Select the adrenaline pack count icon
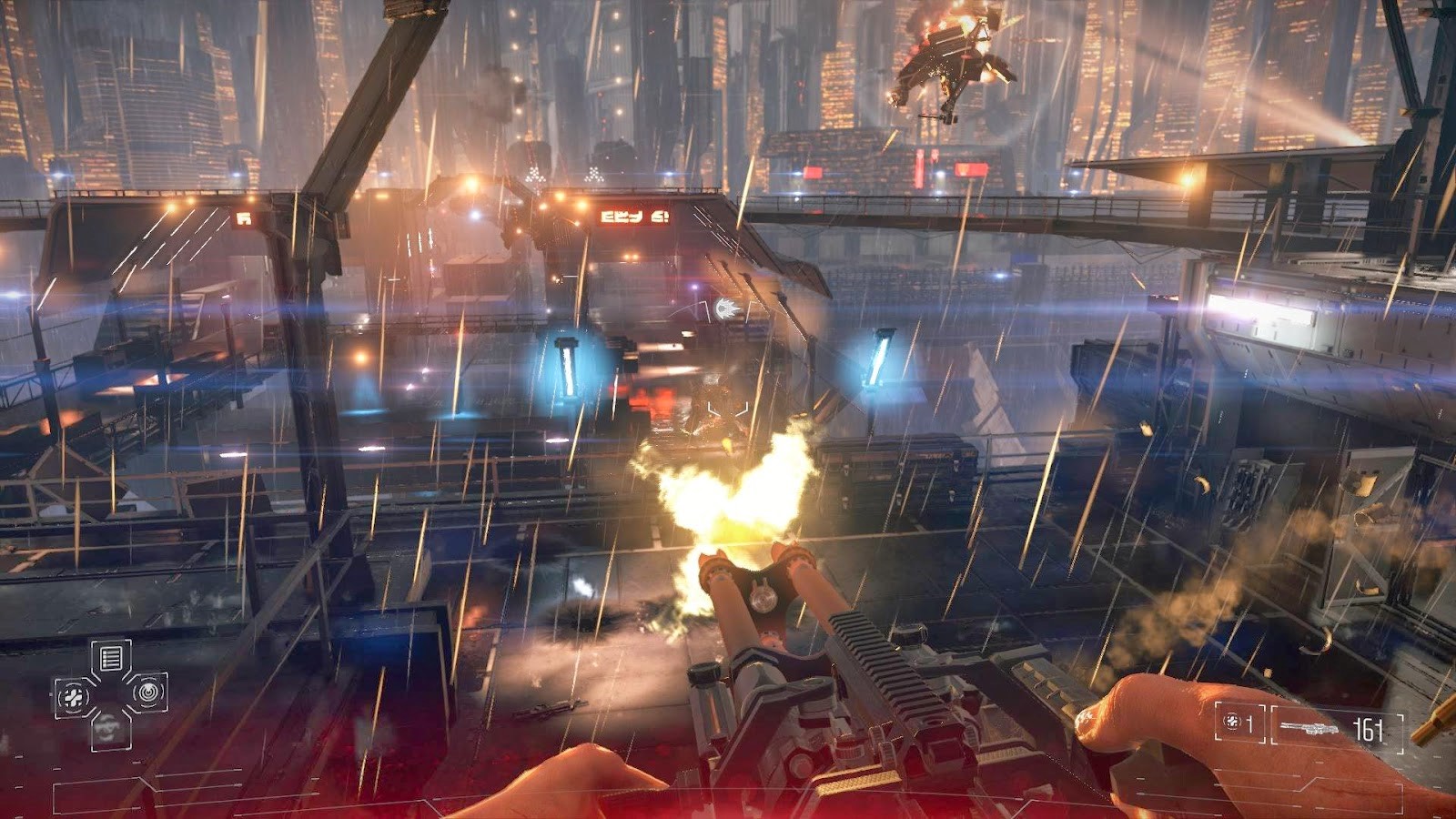Screen dimensions: 1456x819 click(1233, 722)
